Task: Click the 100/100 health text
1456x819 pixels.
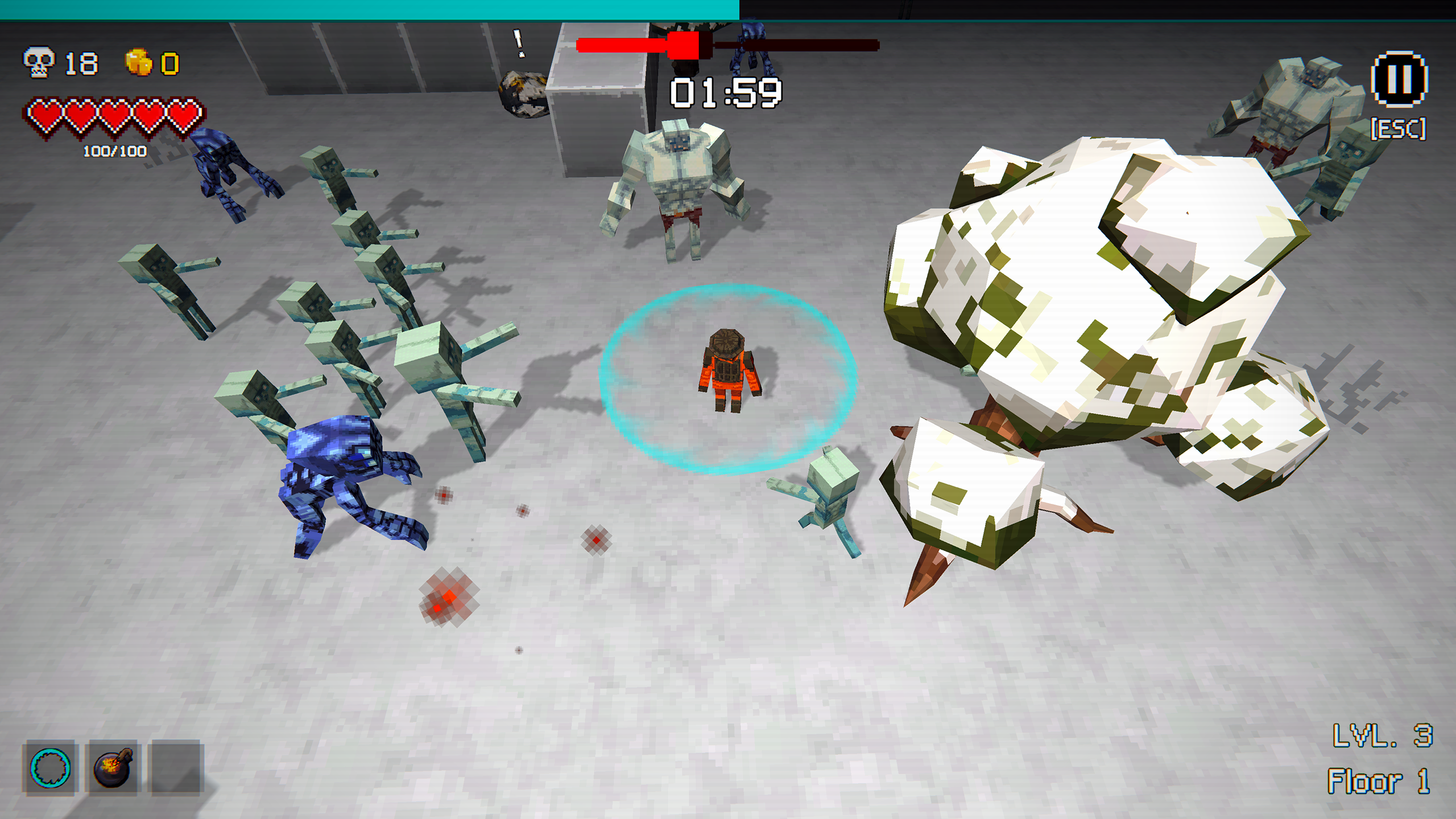Action: (114, 151)
